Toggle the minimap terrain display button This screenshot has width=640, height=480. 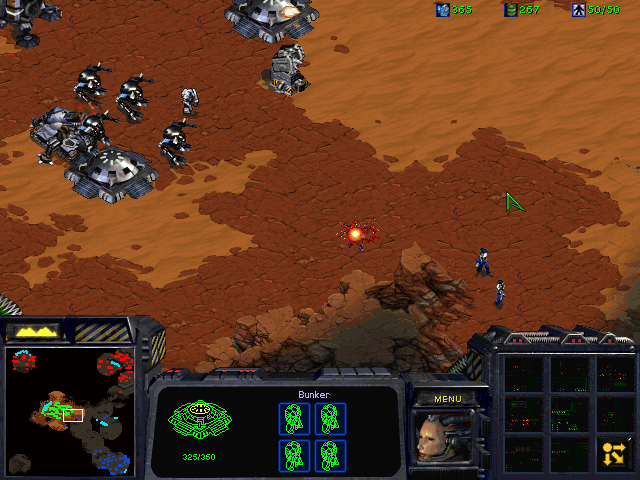pyautogui.click(x=33, y=331)
